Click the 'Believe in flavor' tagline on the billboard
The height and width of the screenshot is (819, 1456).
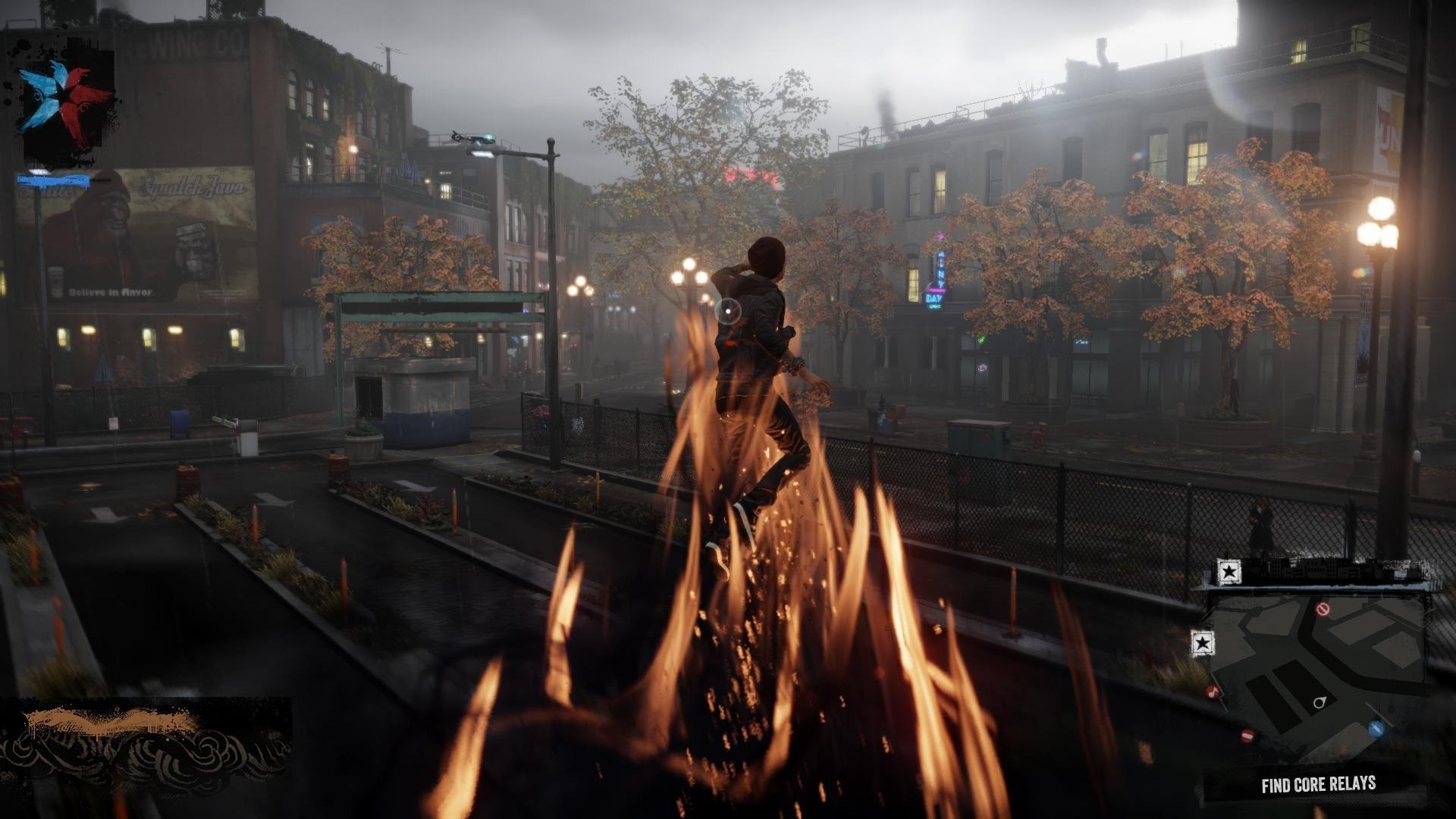click(111, 290)
